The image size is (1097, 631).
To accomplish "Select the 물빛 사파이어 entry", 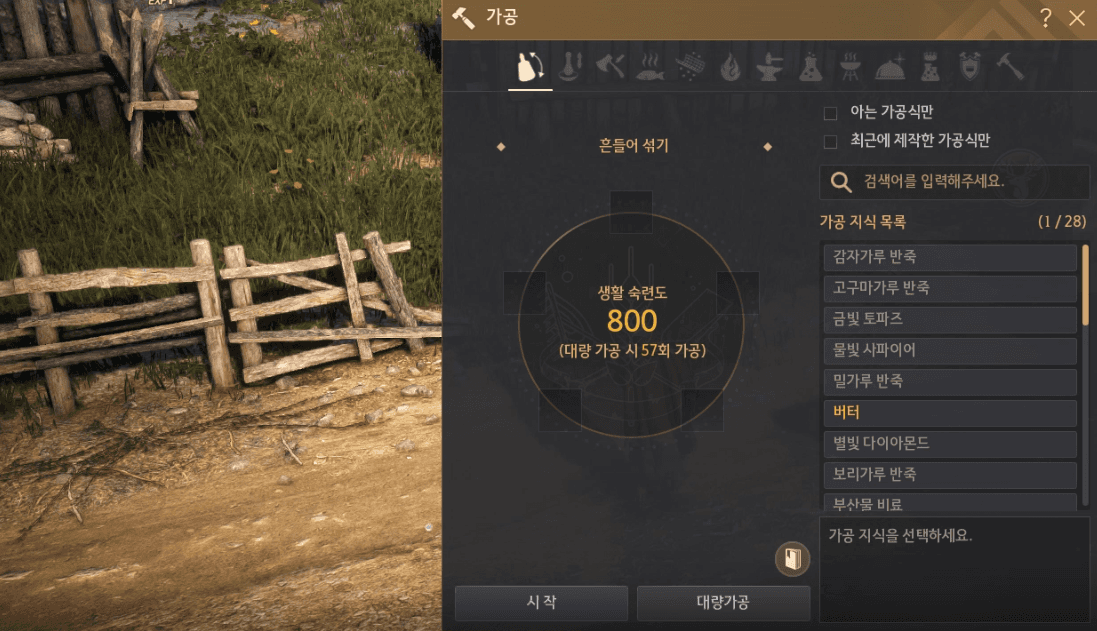I will (949, 350).
